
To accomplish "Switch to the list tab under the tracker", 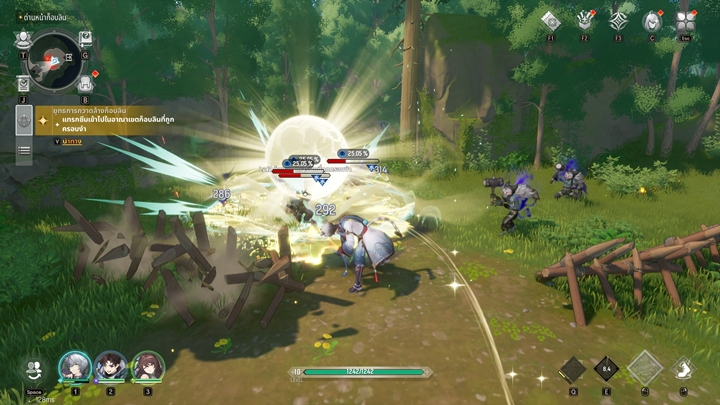I will pos(24,151).
